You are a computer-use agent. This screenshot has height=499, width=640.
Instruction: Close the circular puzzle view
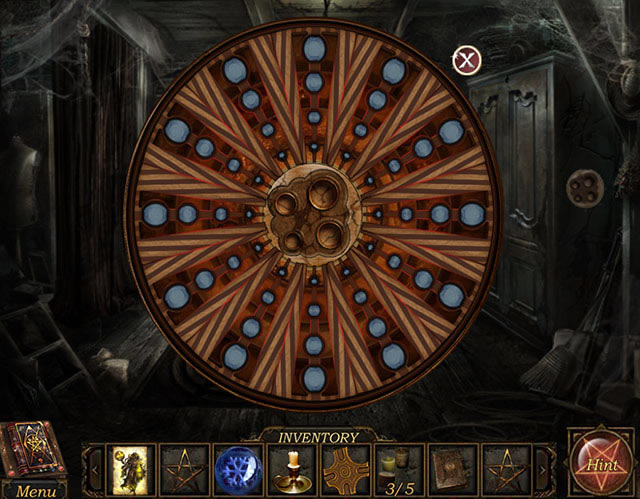(467, 60)
